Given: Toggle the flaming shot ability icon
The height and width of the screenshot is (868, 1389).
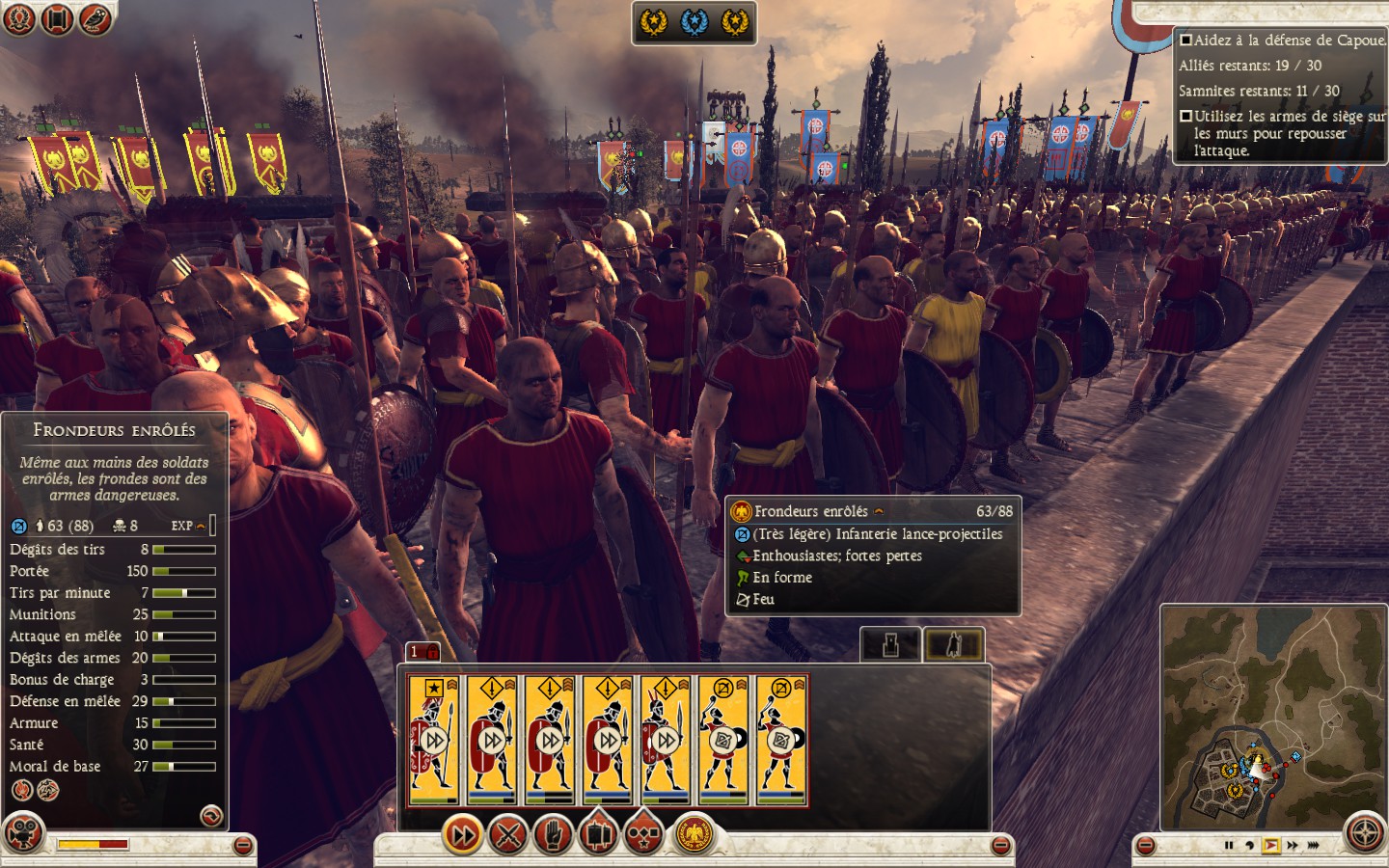Looking at the screenshot, I should (x=21, y=791).
